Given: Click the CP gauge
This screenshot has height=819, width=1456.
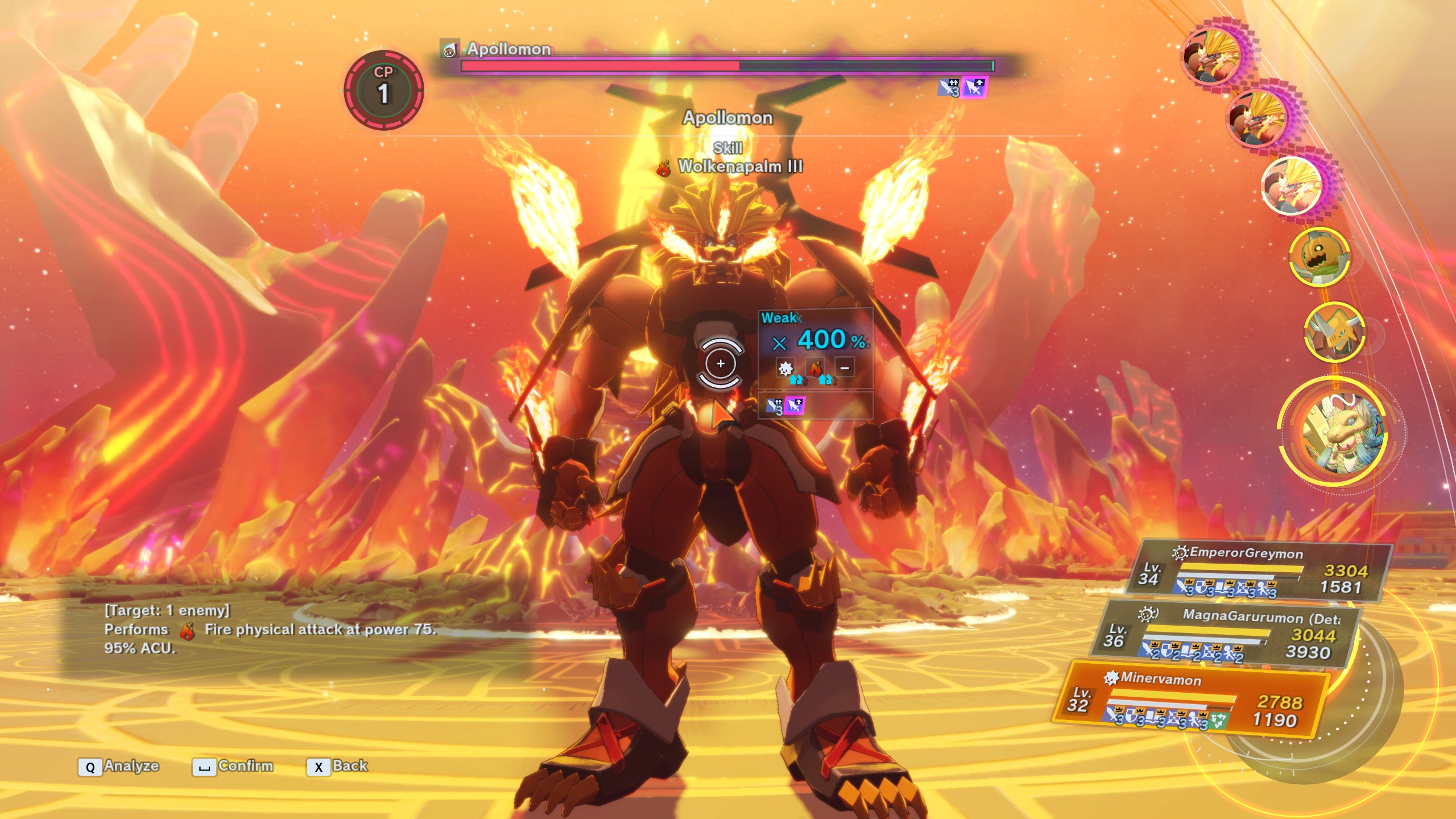Looking at the screenshot, I should [383, 90].
